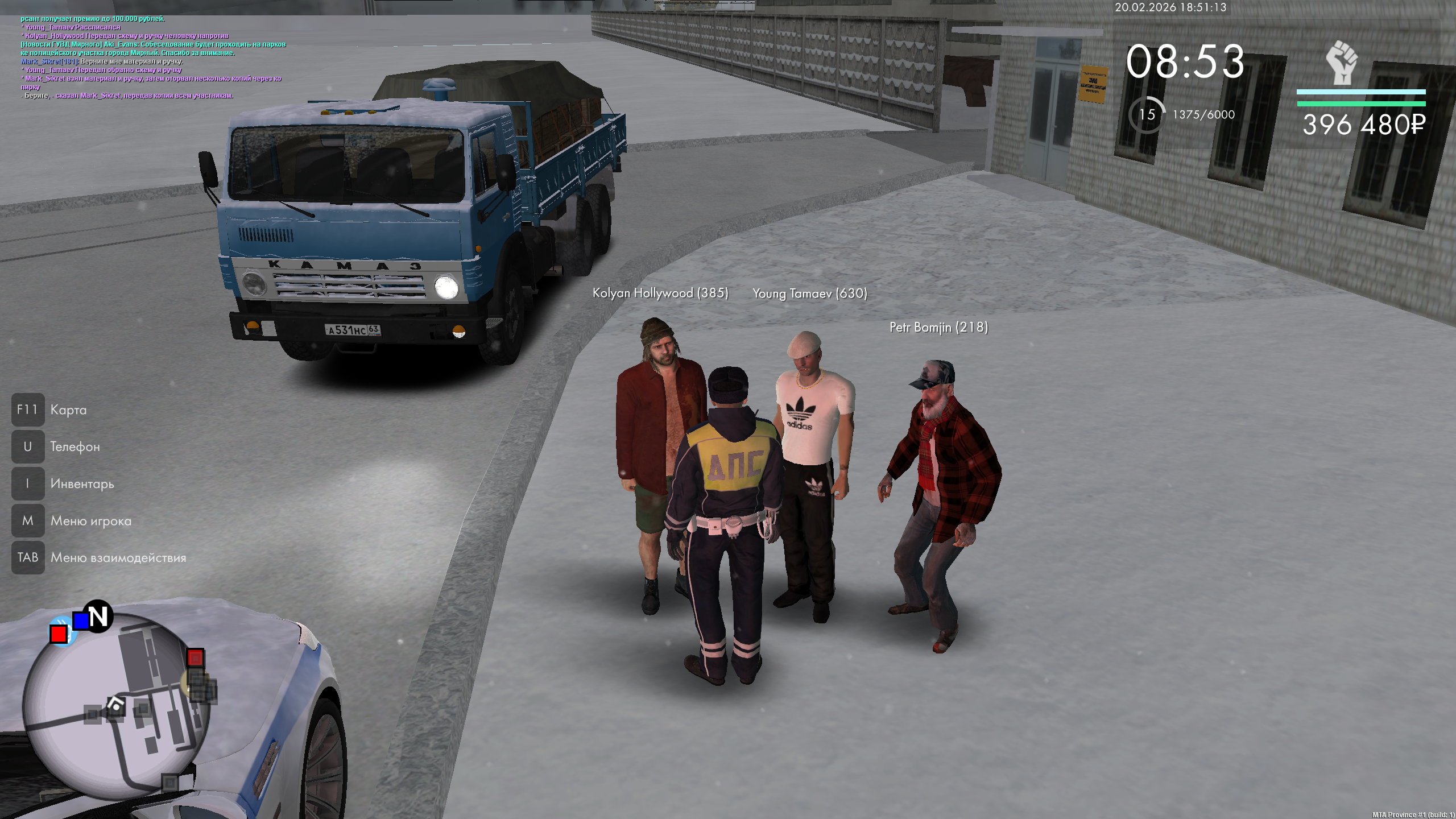
Task: Click the white player arrow on minimap
Action: pyautogui.click(x=116, y=705)
